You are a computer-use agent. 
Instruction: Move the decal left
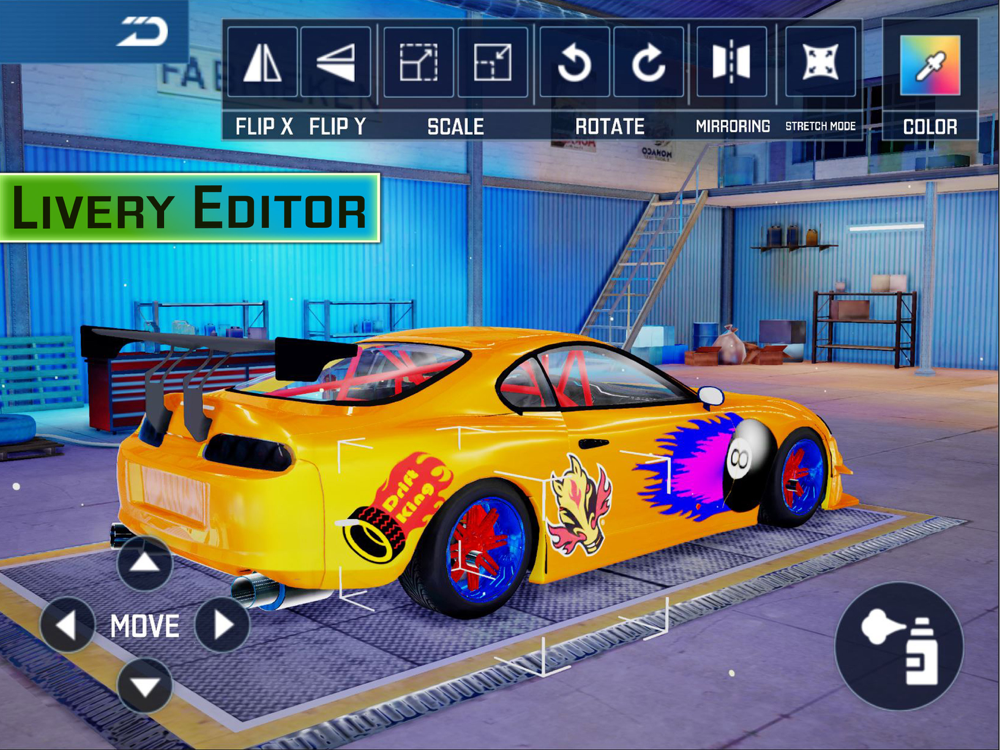(68, 626)
